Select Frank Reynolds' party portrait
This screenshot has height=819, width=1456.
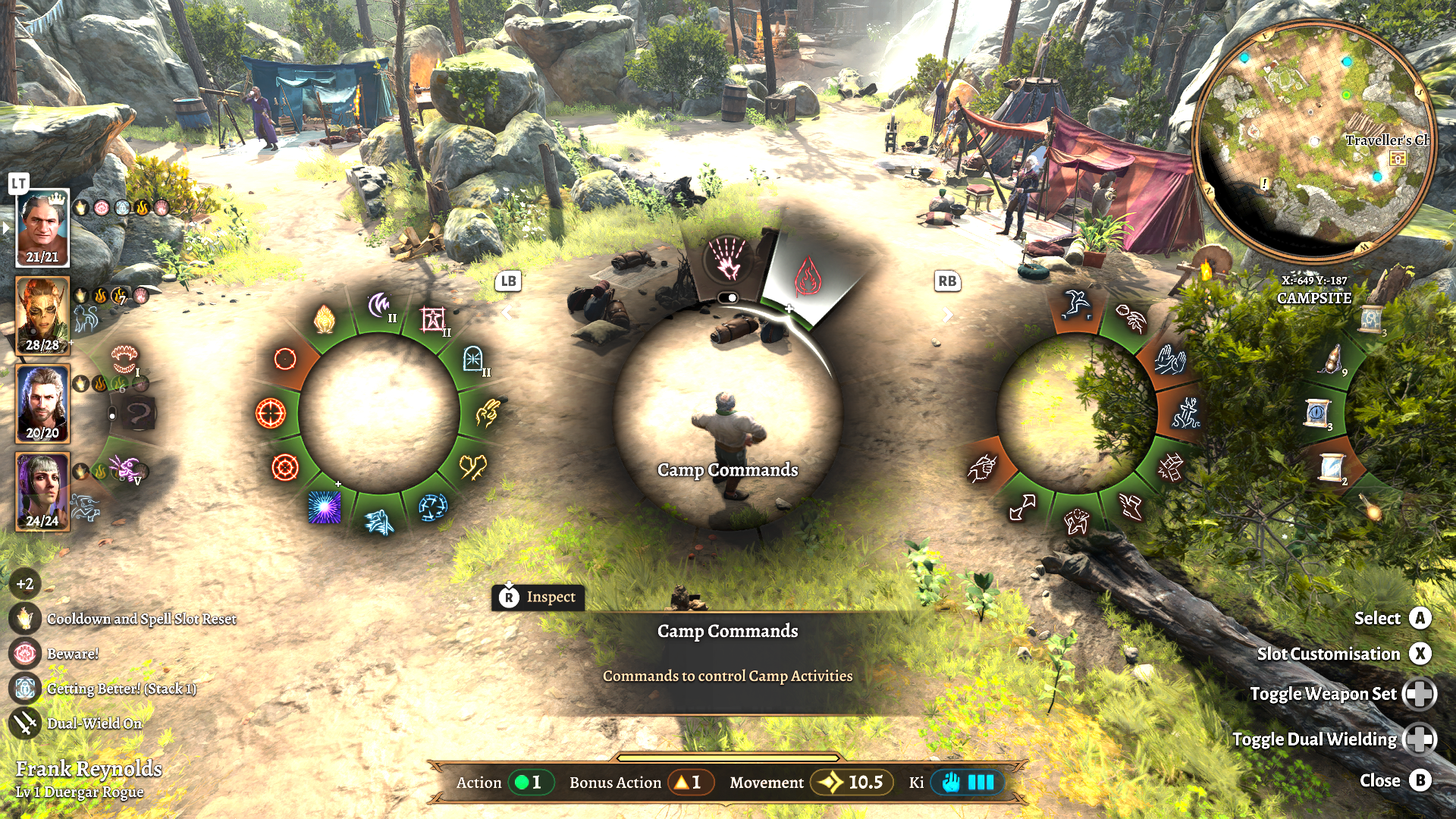(42, 227)
